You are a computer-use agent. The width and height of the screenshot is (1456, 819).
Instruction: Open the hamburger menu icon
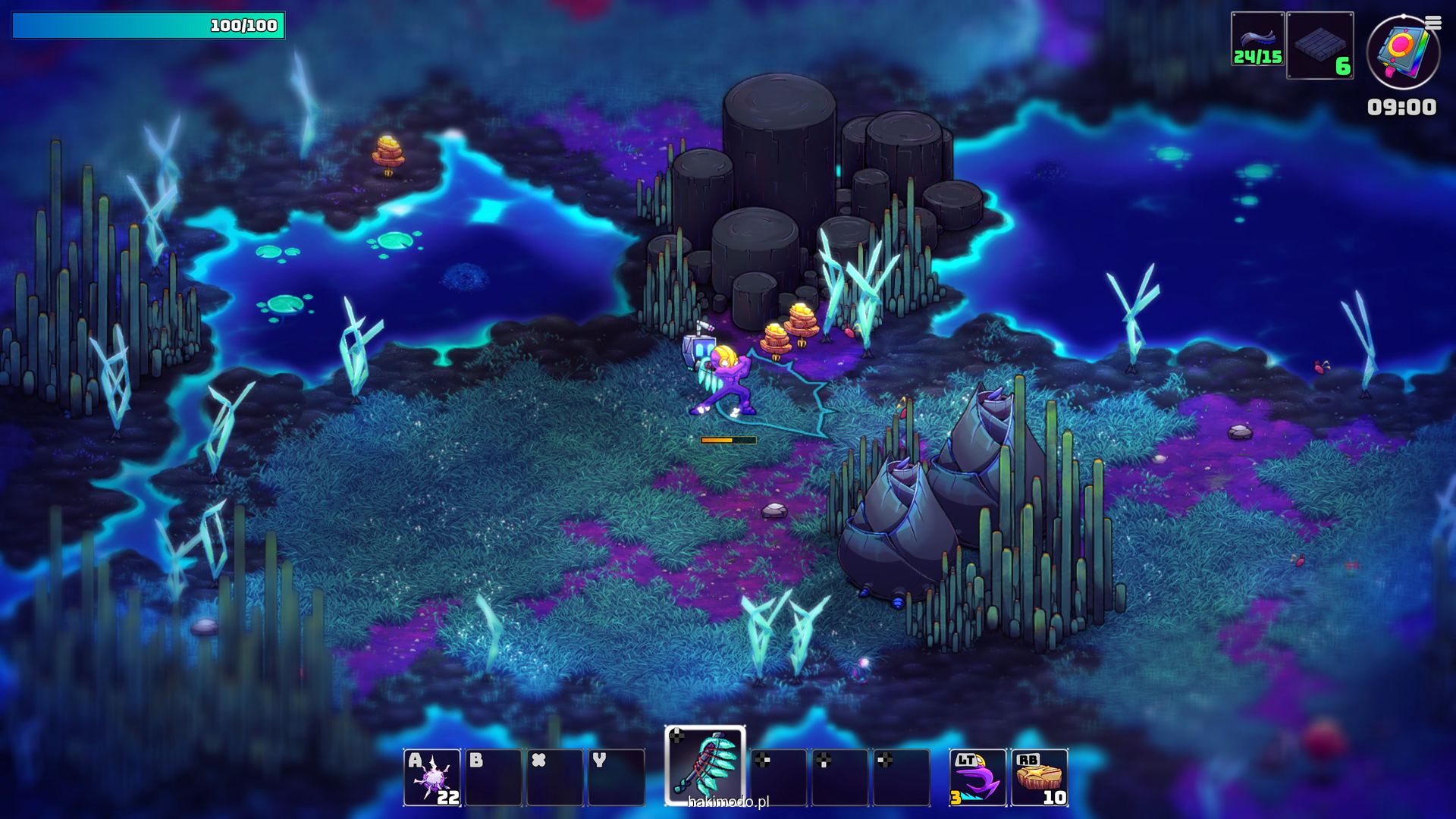1433,23
